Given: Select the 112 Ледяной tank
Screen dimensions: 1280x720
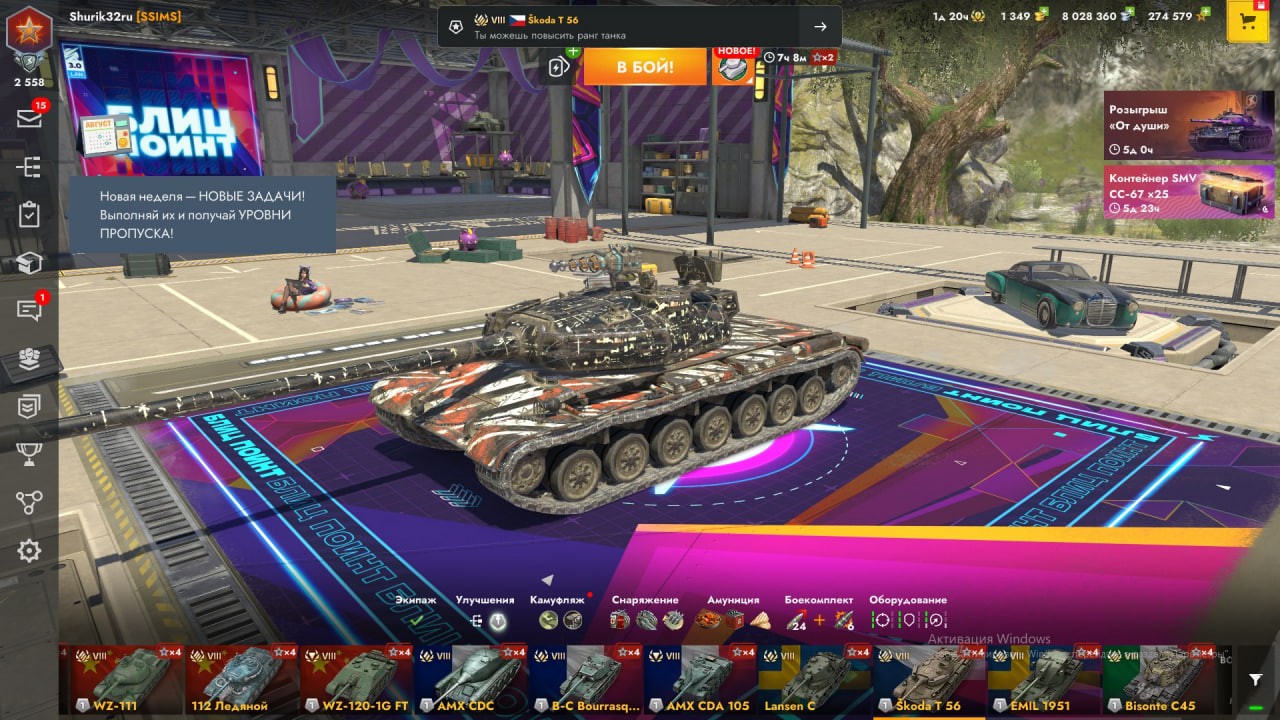Looking at the screenshot, I should (242, 680).
